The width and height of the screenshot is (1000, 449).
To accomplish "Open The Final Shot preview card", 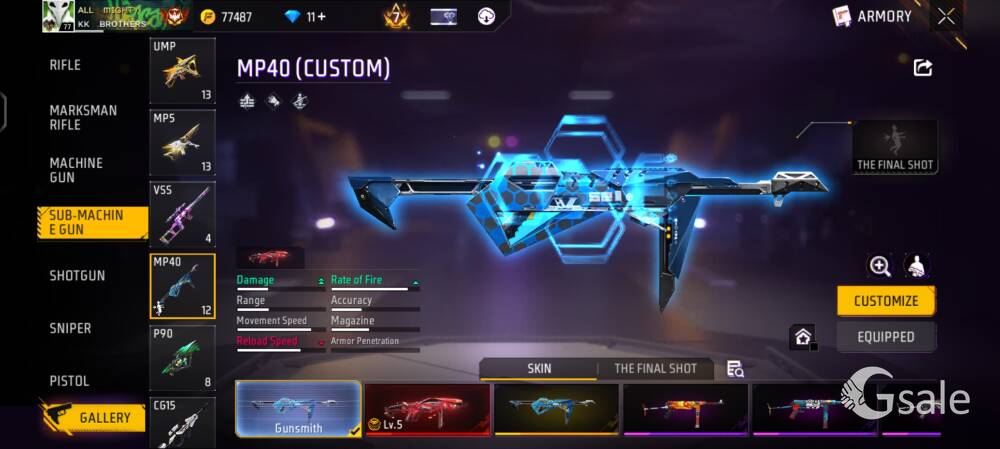I will coord(895,147).
